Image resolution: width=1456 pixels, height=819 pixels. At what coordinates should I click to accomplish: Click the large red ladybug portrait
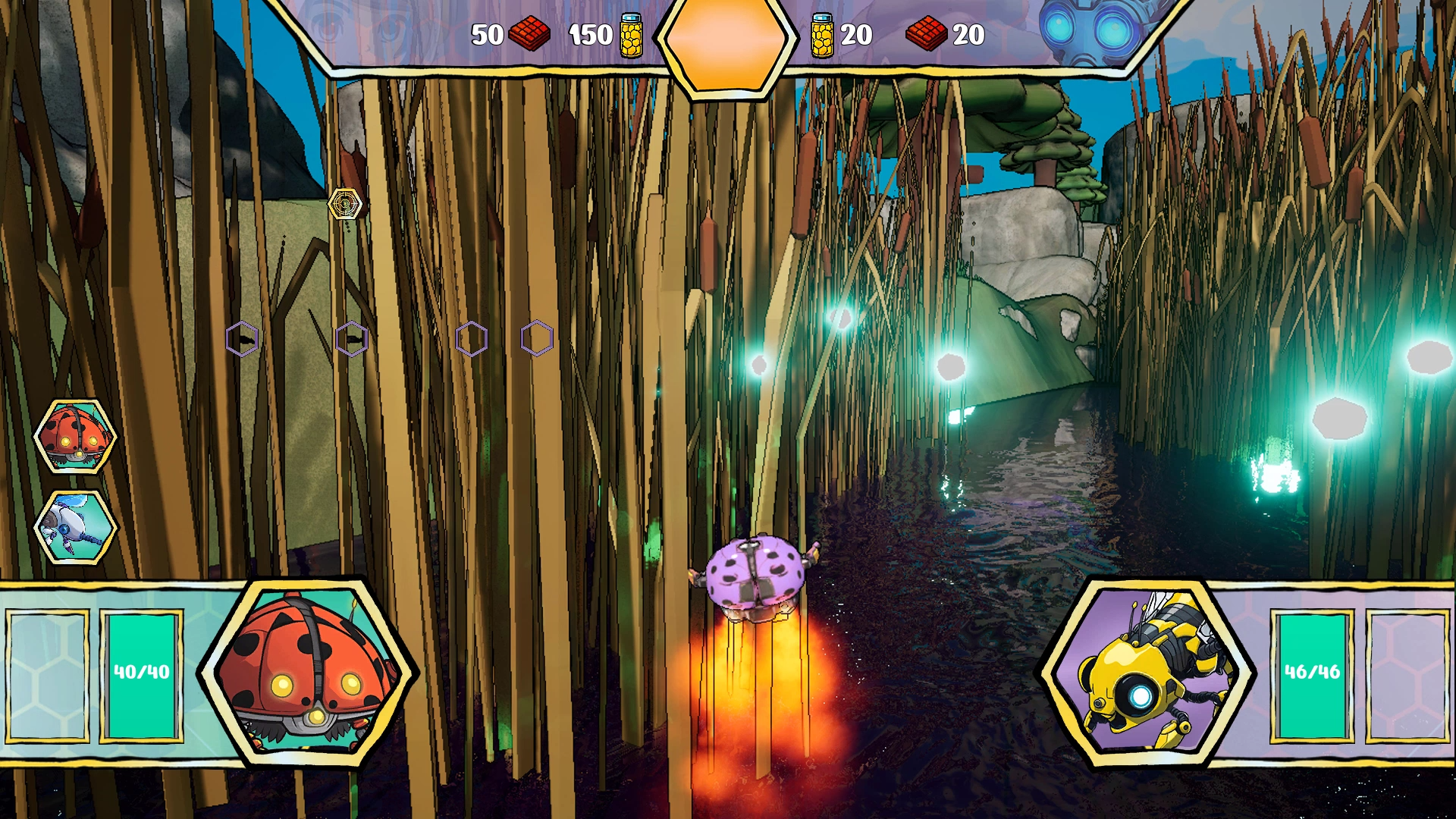coord(307,672)
